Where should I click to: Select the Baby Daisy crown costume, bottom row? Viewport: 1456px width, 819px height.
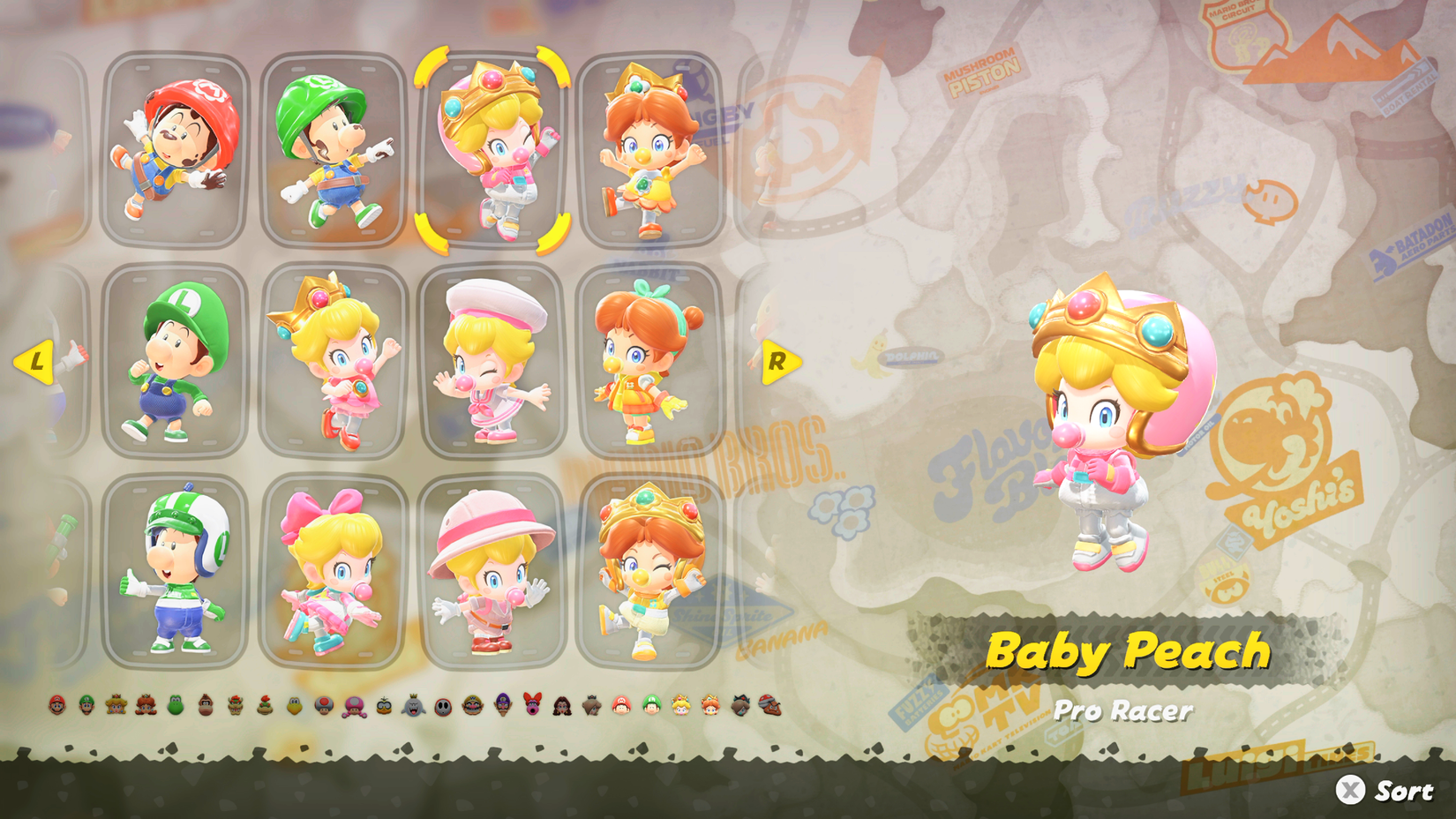pyautogui.click(x=649, y=574)
